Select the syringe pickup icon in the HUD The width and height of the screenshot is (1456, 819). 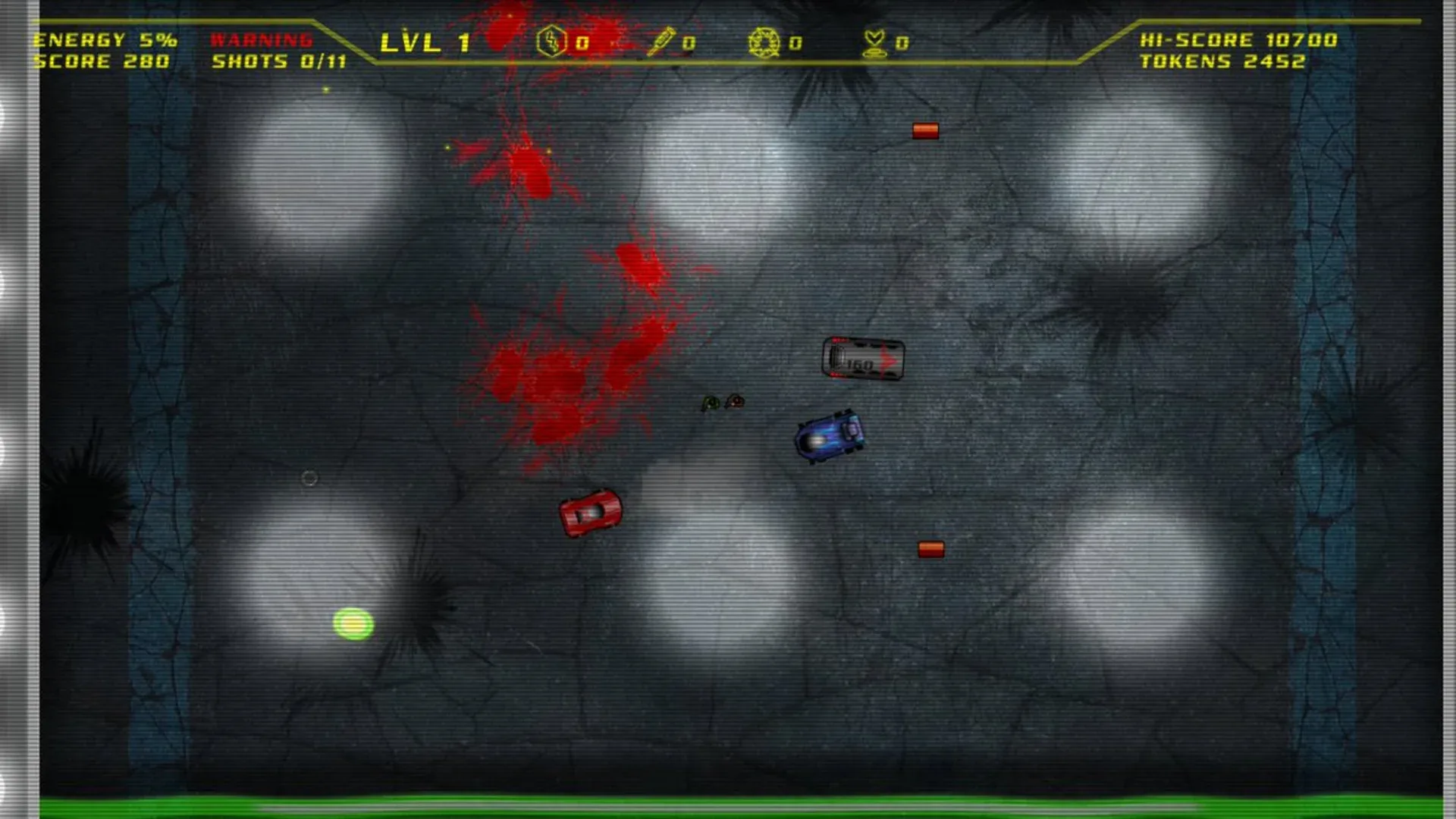click(x=662, y=42)
